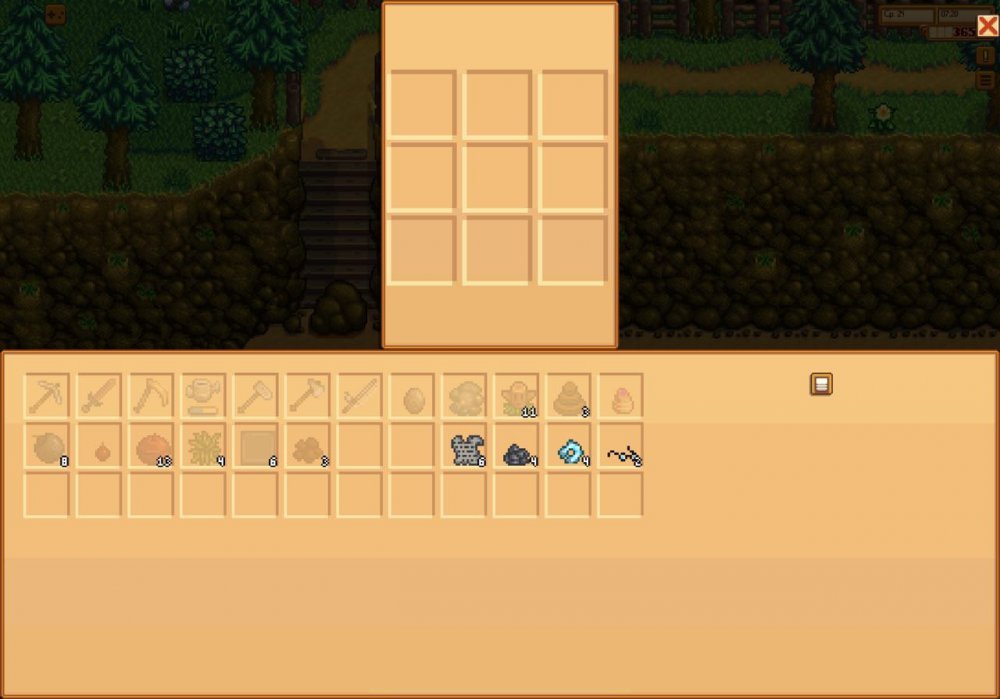1000x699 pixels.
Task: Open the journal exclamation mark button
Action: point(986,57)
